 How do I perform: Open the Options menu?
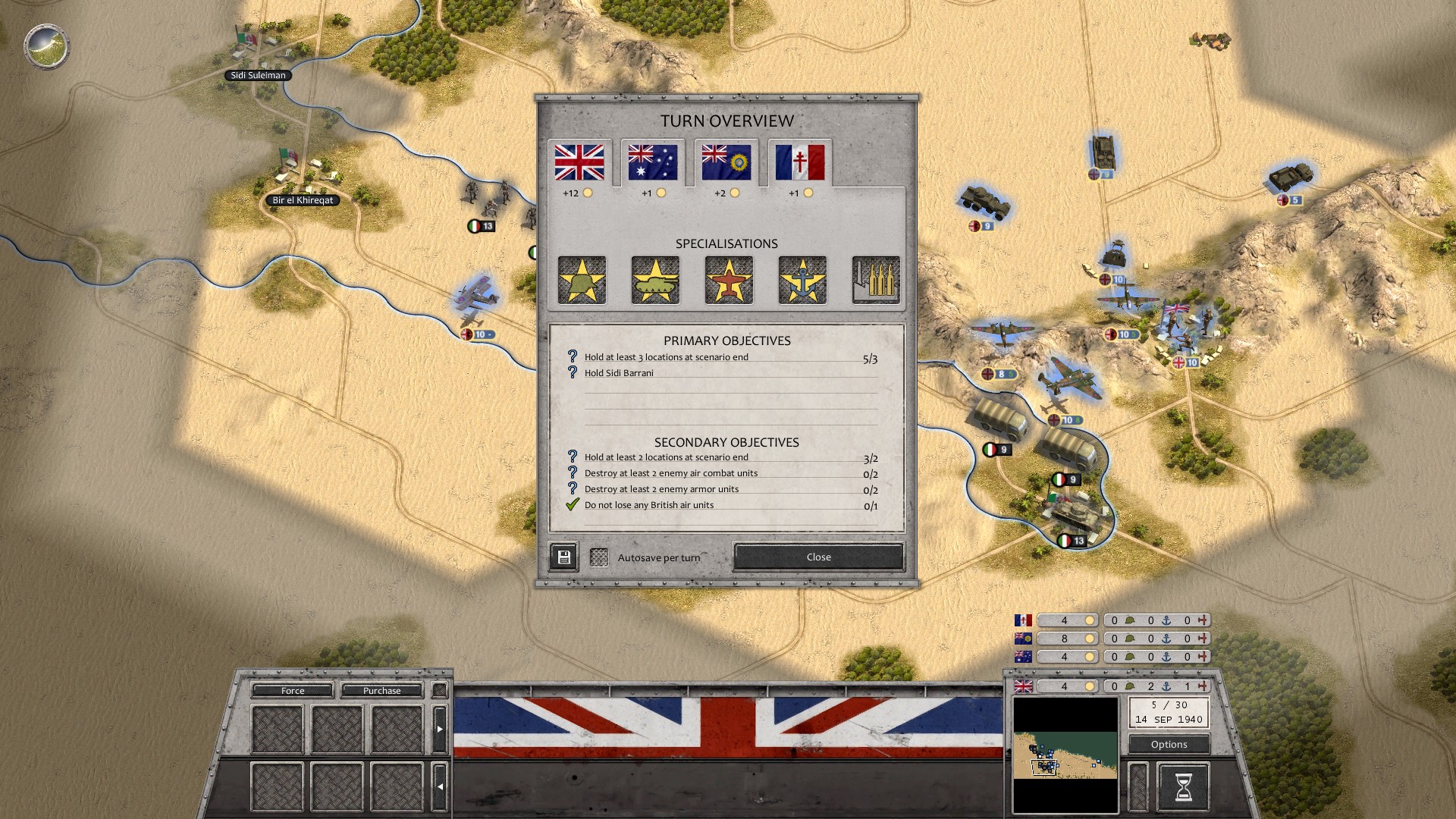coord(1169,744)
